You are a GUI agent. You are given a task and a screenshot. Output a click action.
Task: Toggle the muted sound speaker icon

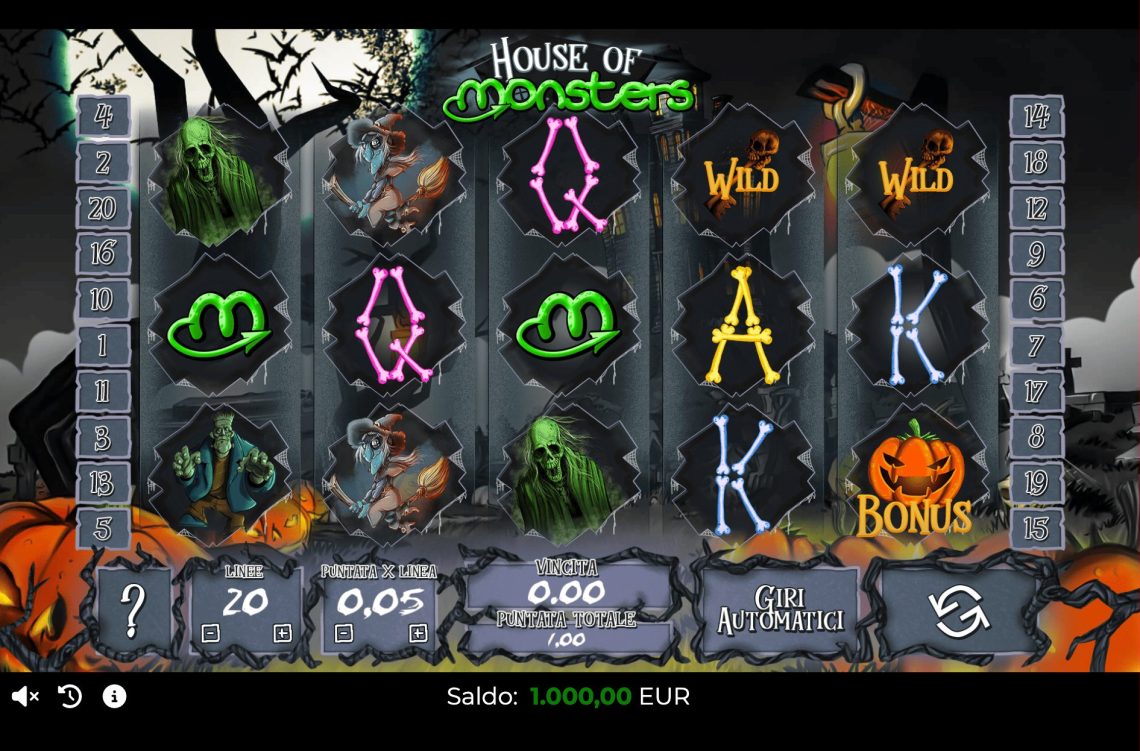(25, 696)
